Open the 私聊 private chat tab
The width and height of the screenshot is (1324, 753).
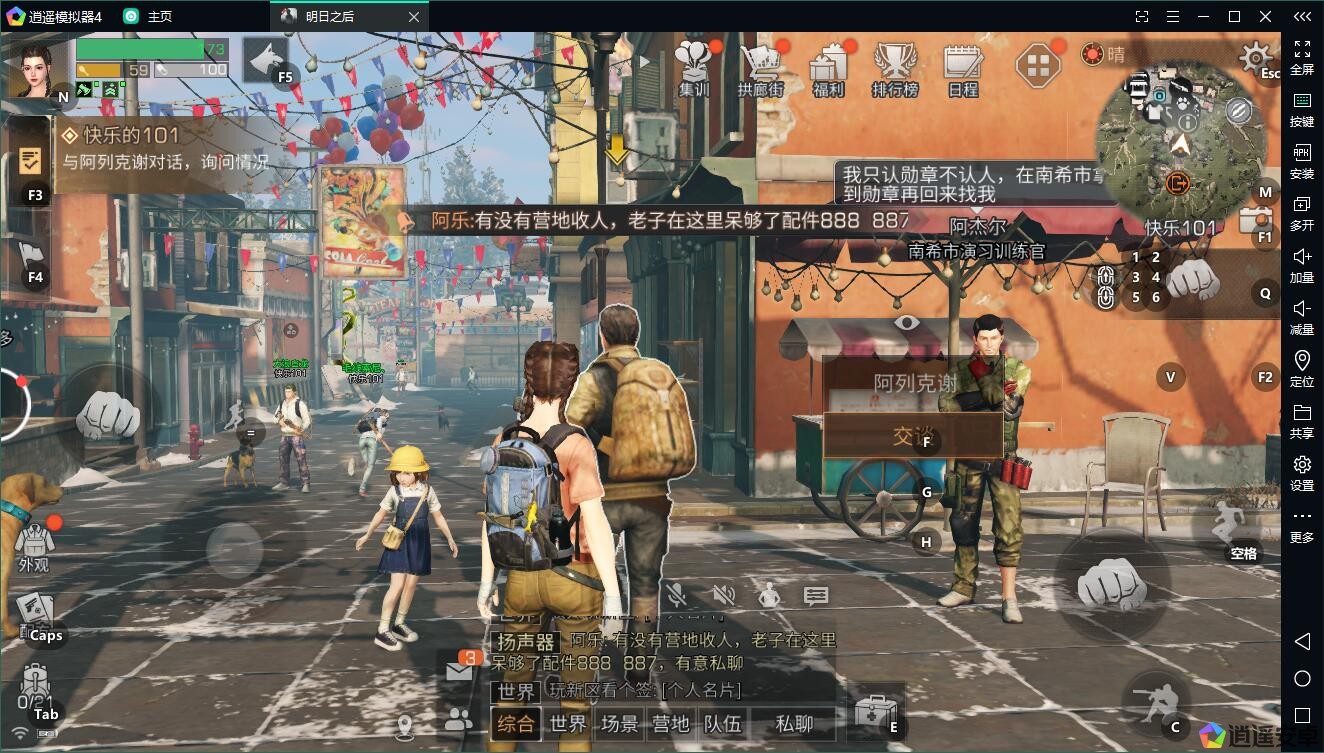pos(794,723)
